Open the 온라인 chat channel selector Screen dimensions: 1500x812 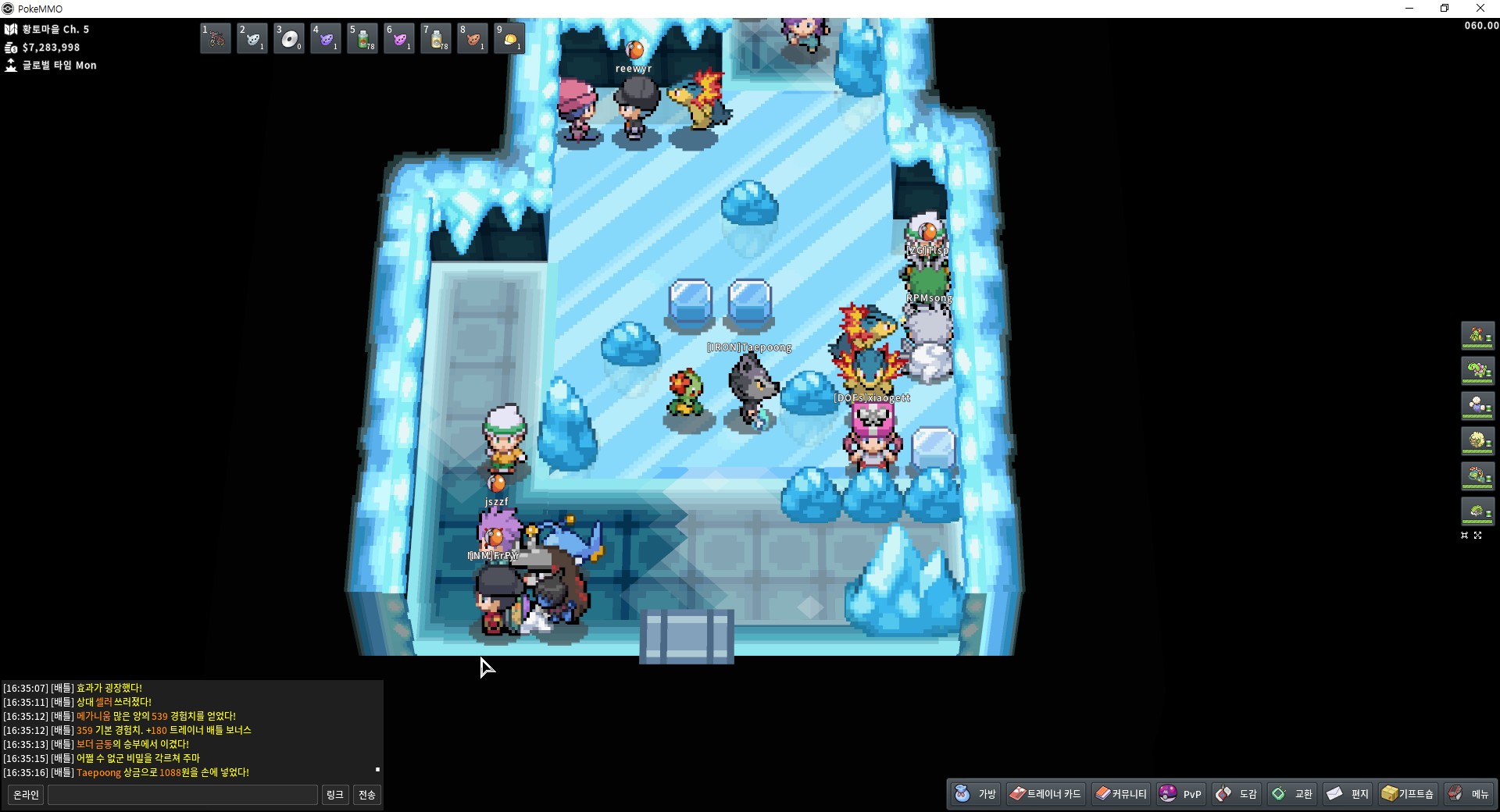(26, 795)
